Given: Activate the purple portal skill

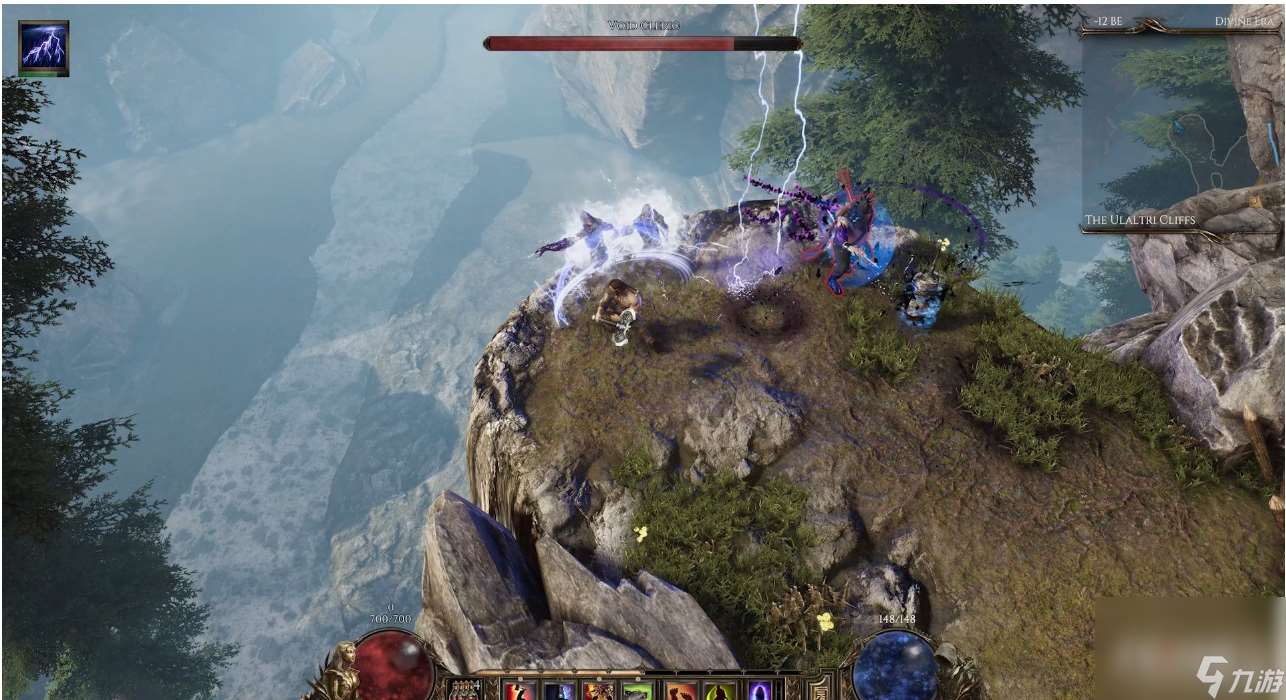Looking at the screenshot, I should (760, 691).
